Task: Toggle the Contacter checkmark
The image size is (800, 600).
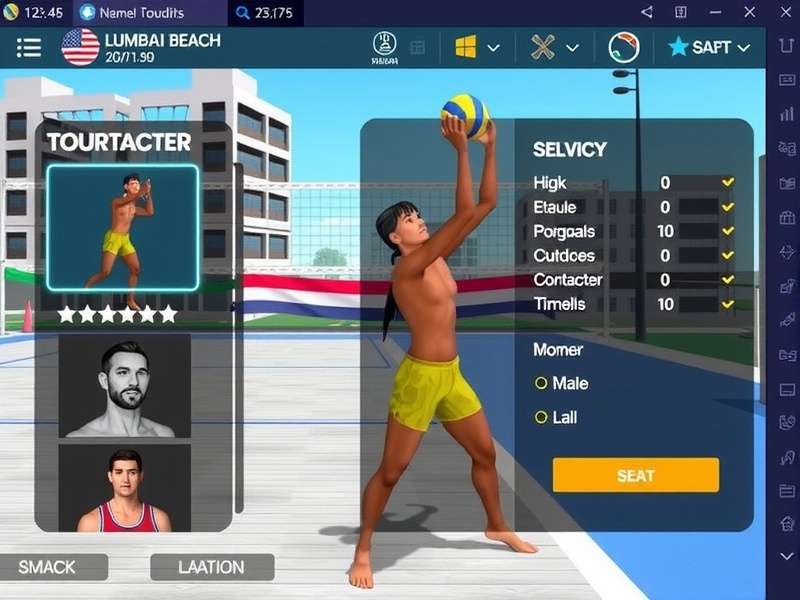Action: click(x=728, y=280)
